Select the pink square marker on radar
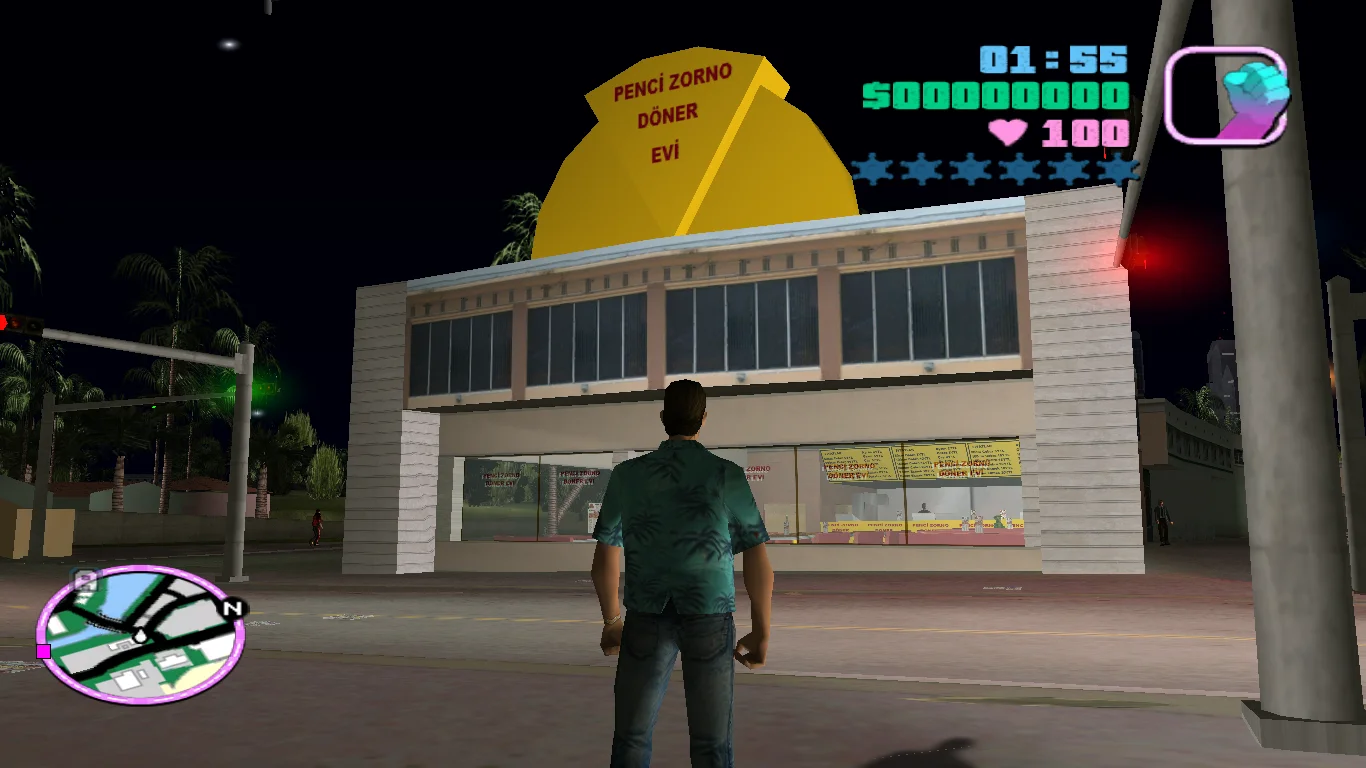 click(43, 651)
